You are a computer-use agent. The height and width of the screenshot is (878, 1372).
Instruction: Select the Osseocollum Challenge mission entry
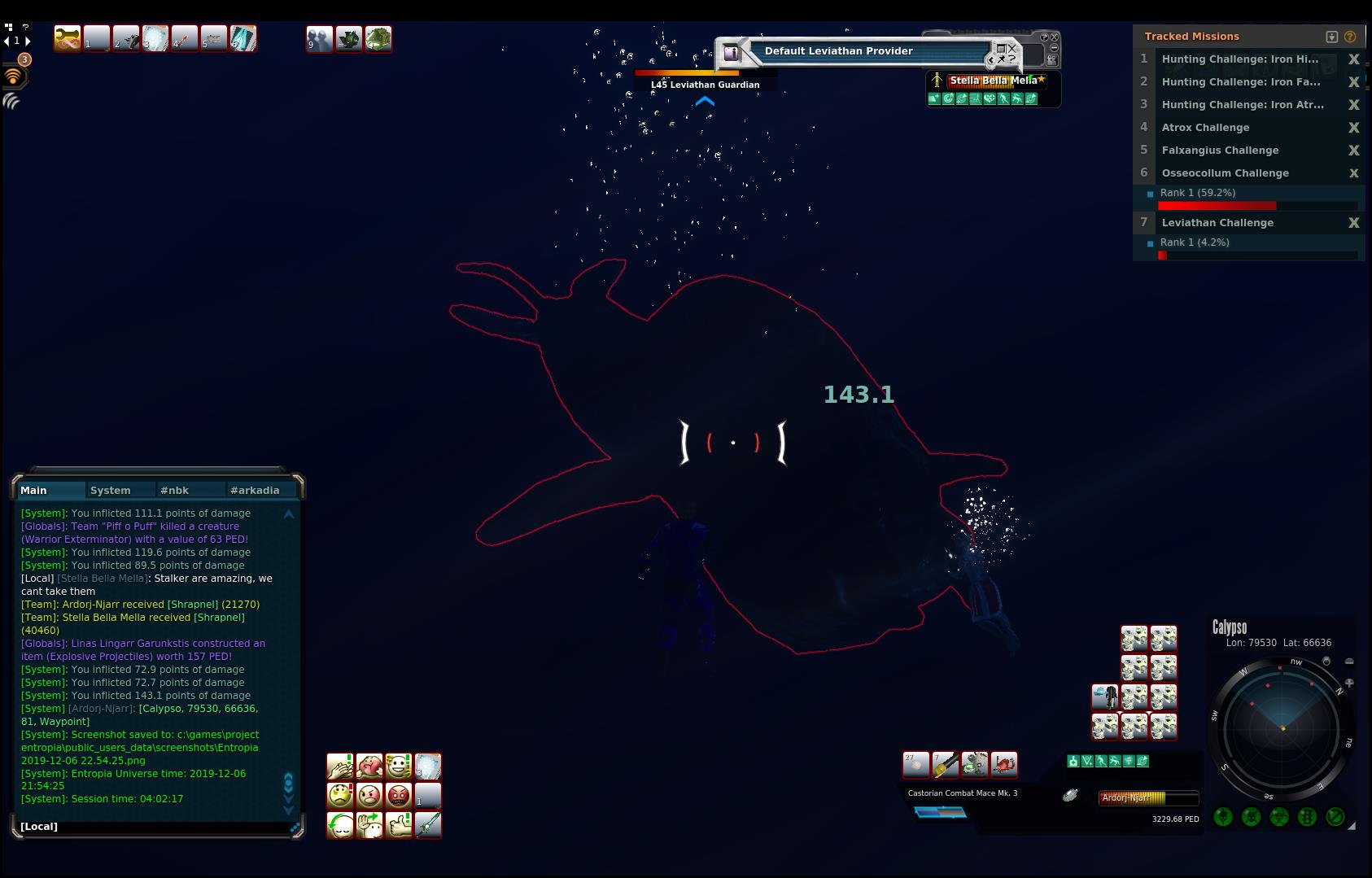tap(1225, 173)
